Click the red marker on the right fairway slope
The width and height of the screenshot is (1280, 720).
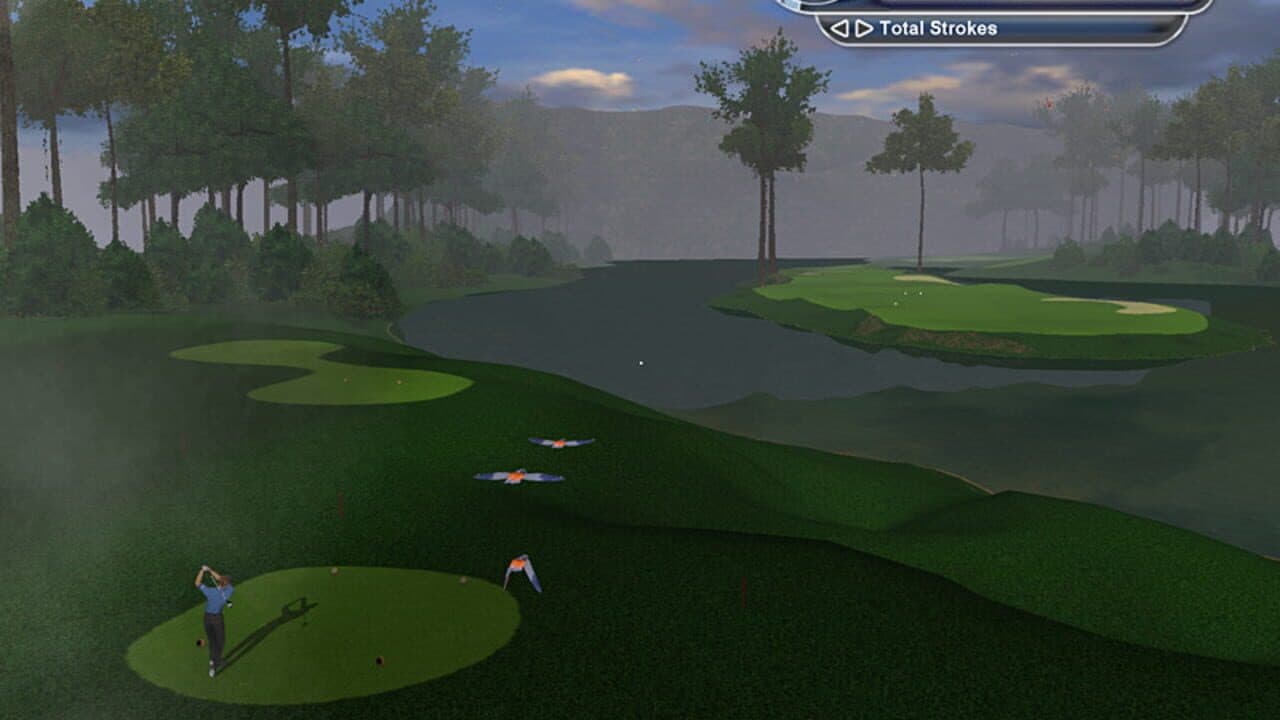coord(744,592)
